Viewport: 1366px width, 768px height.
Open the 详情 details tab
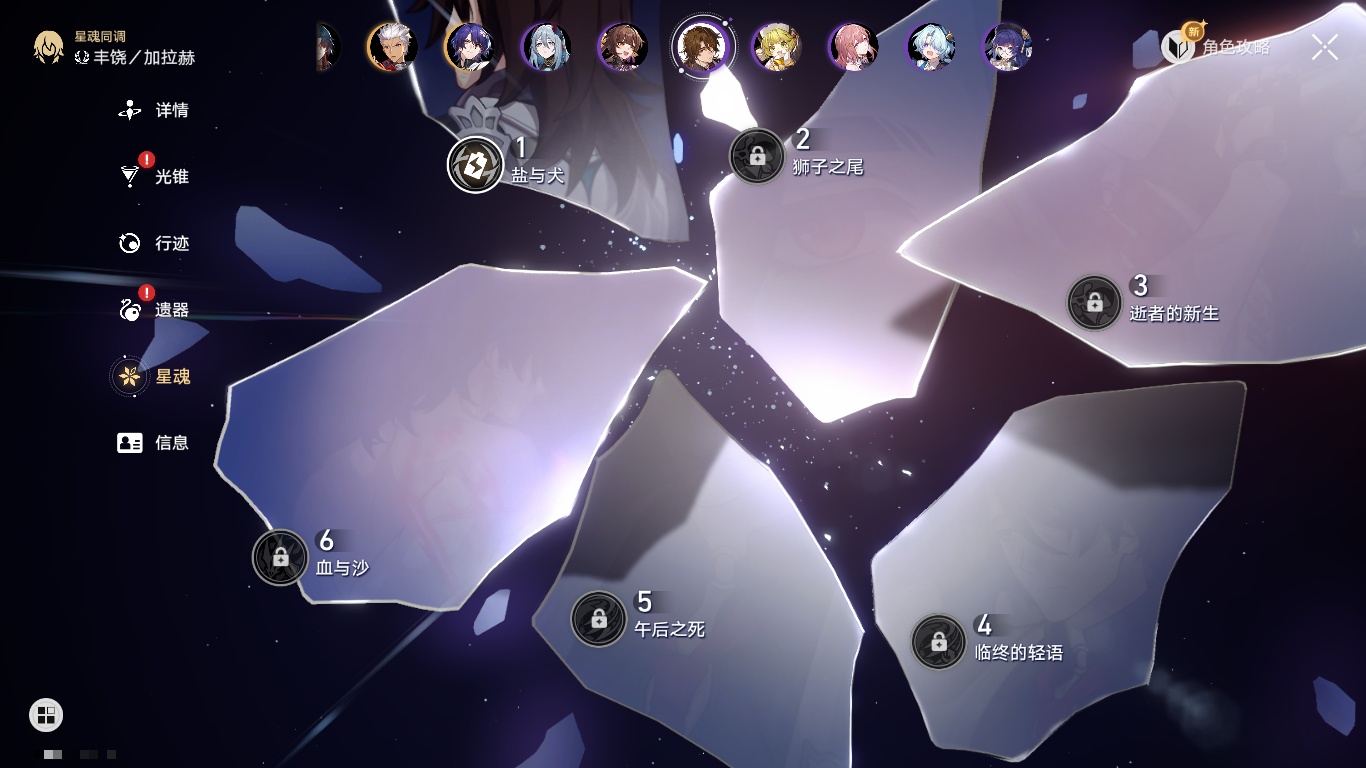(155, 110)
